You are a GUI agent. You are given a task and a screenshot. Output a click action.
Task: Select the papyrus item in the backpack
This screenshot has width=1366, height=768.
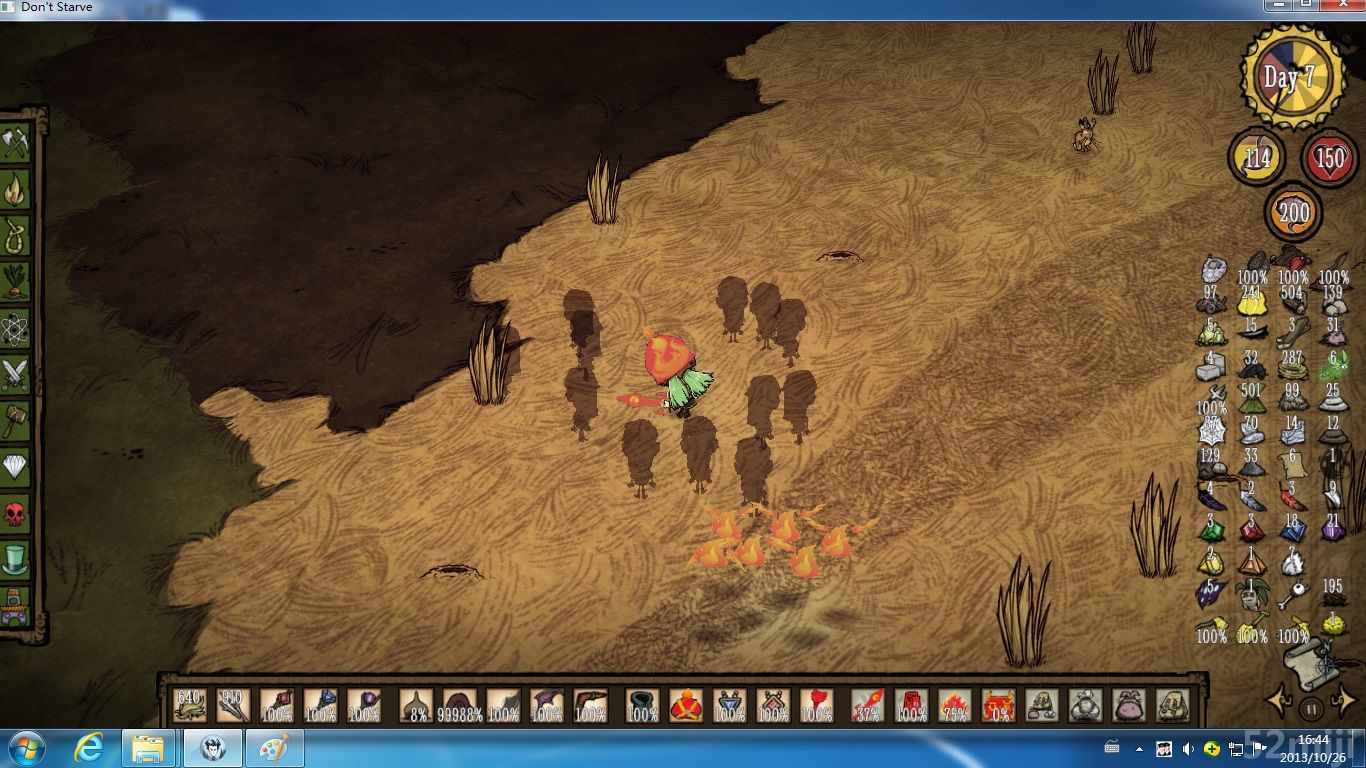(x=1292, y=463)
